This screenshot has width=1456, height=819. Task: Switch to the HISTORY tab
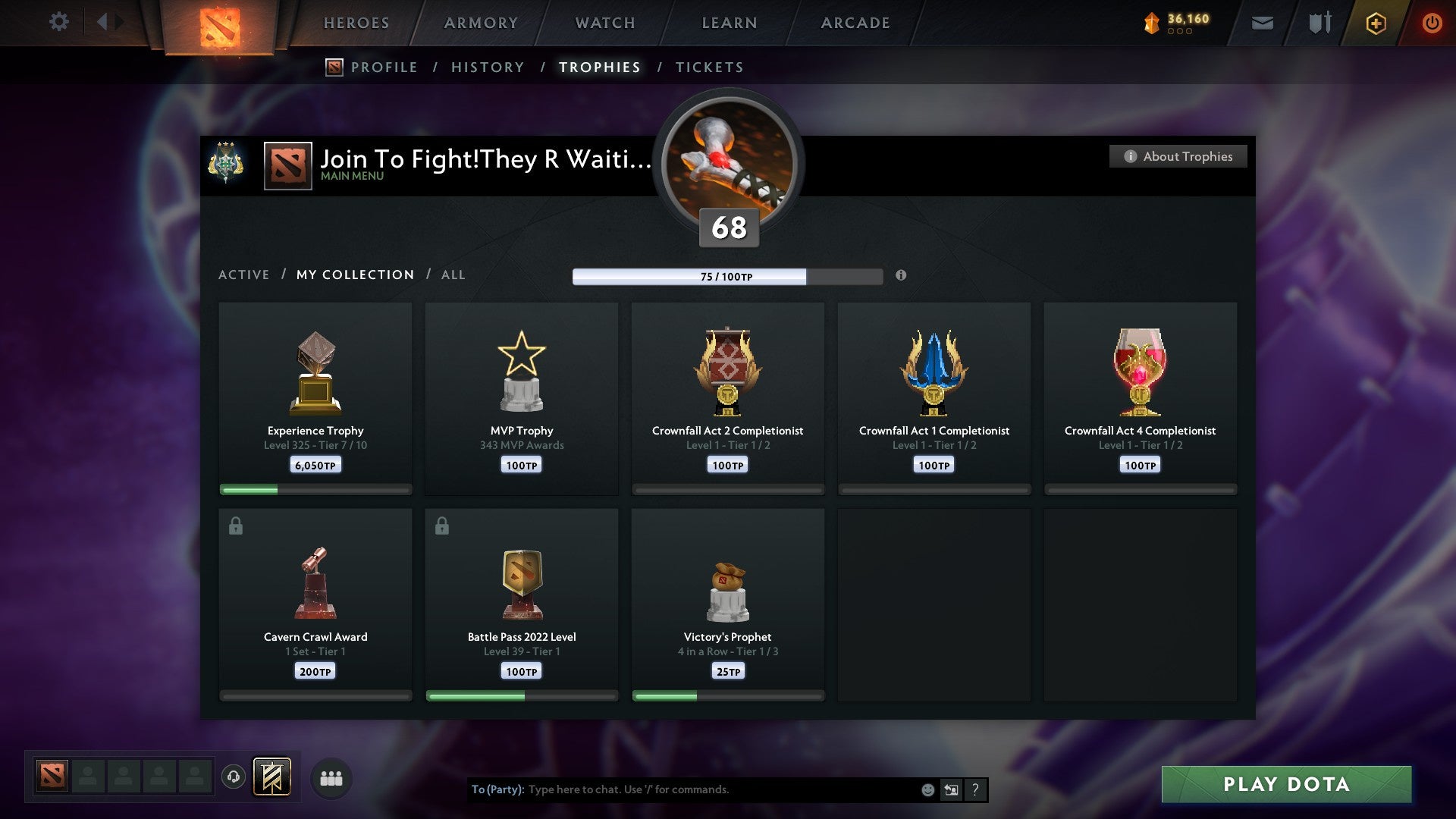tap(488, 67)
